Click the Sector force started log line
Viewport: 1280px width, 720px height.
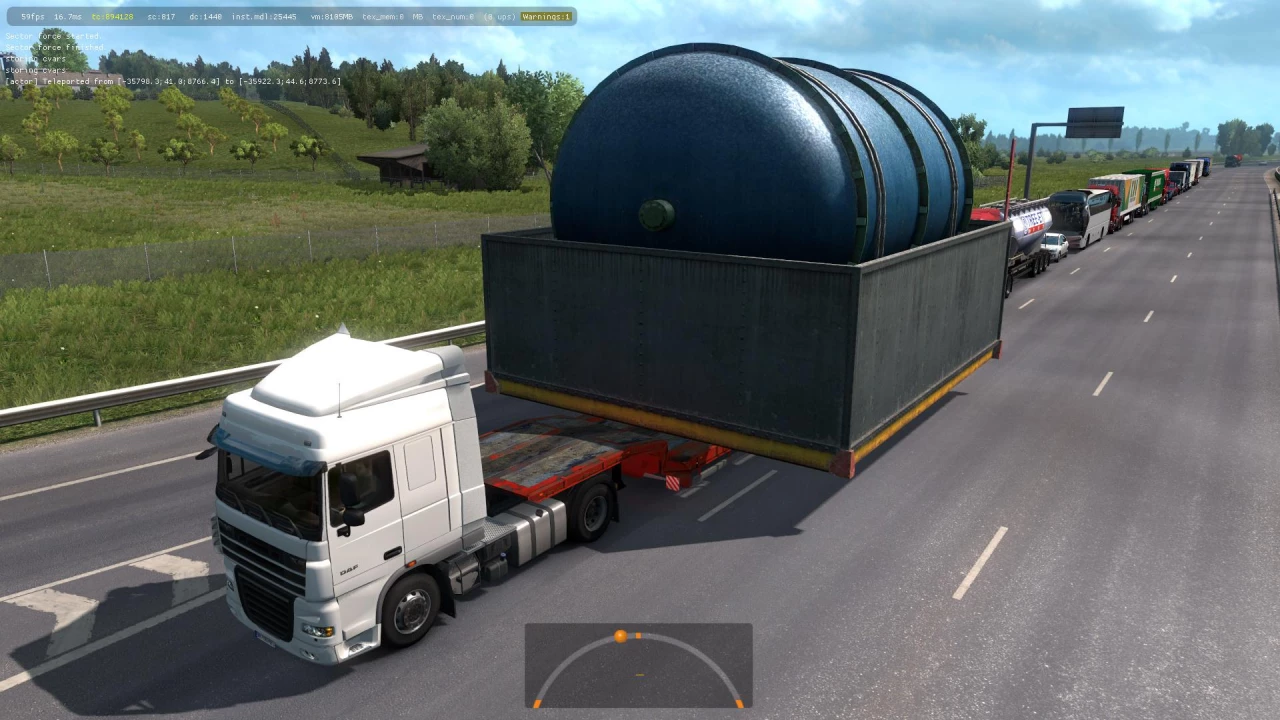pyautogui.click(x=53, y=36)
